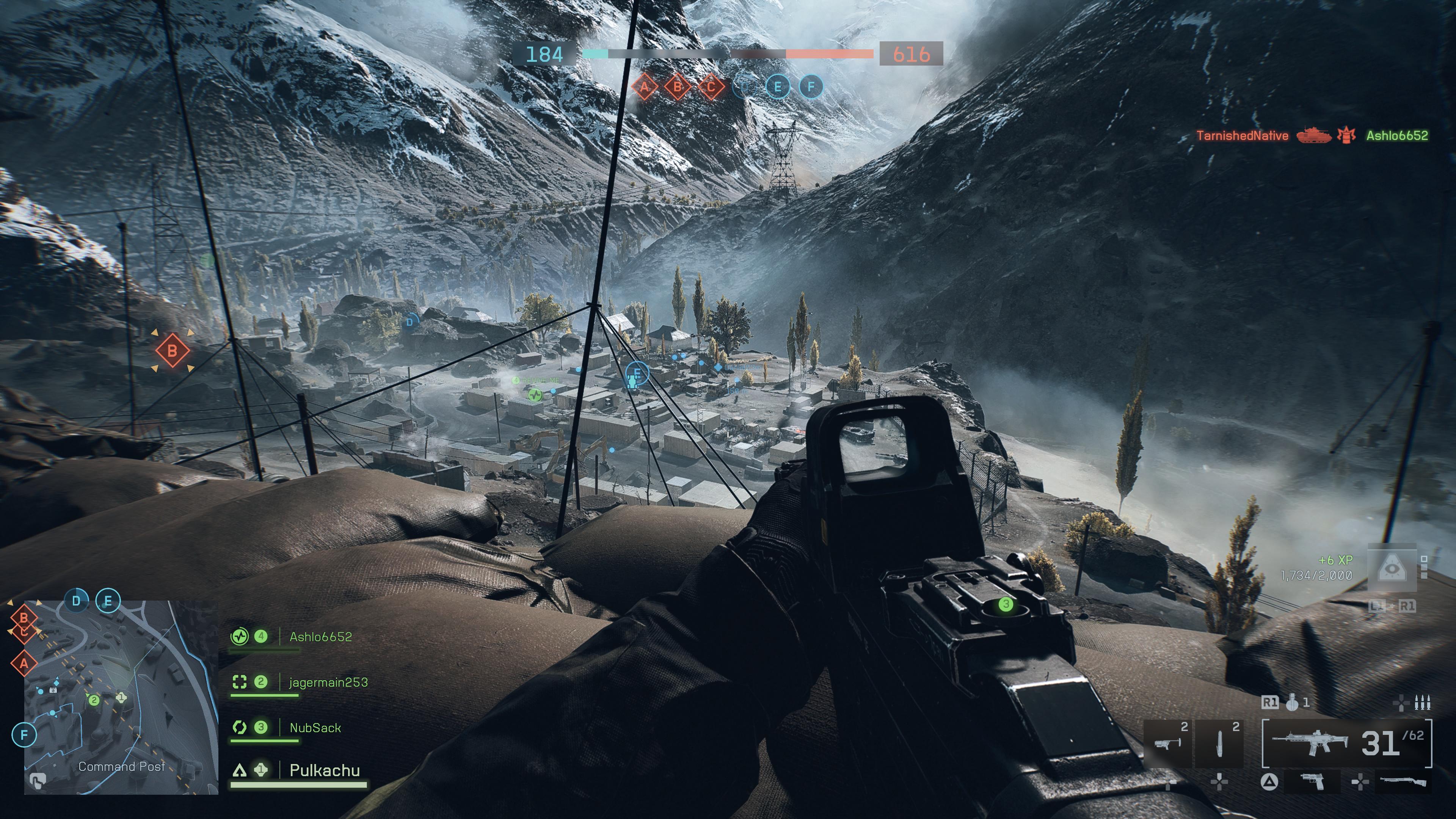Switch to the shotgun weapon slot

click(x=1403, y=782)
